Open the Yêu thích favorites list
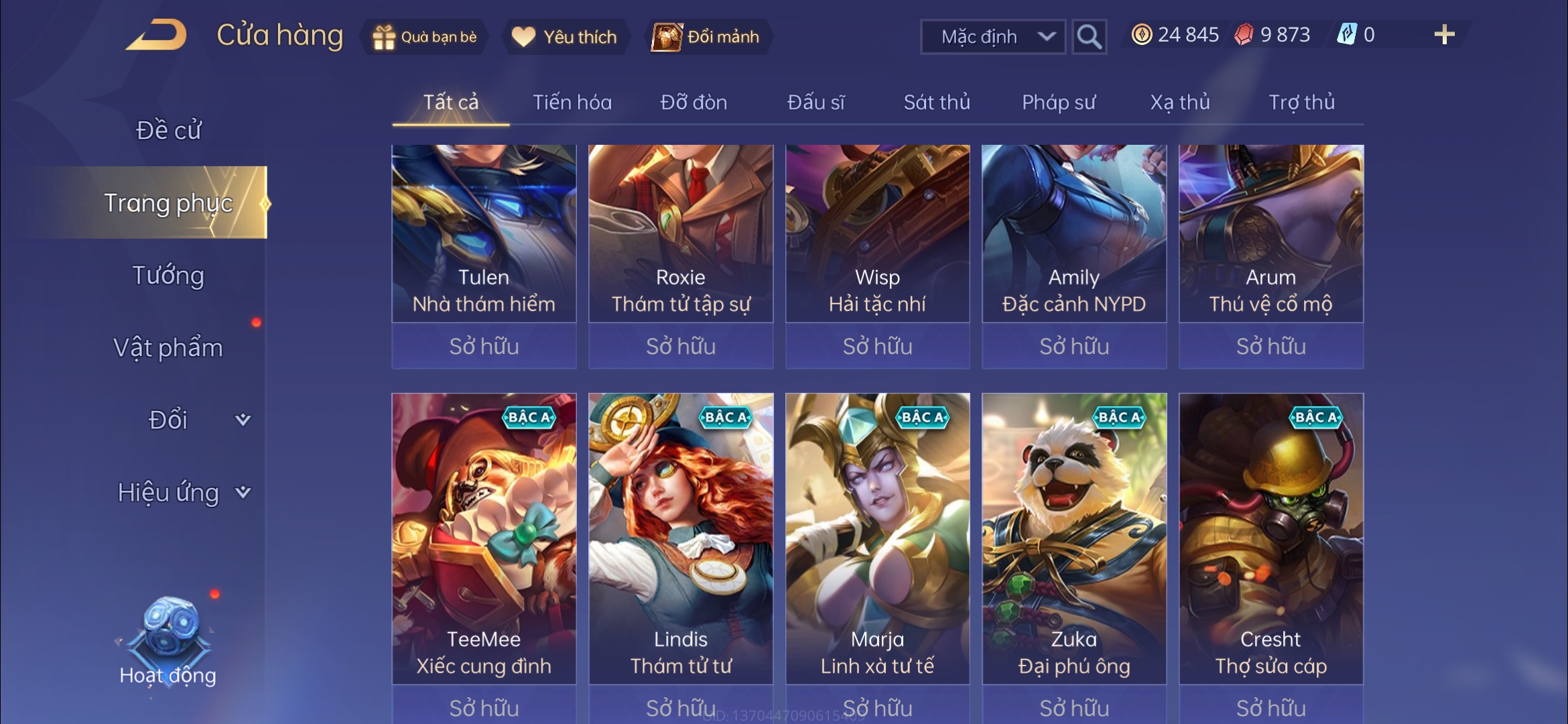This screenshot has height=724, width=1568. coord(564,37)
